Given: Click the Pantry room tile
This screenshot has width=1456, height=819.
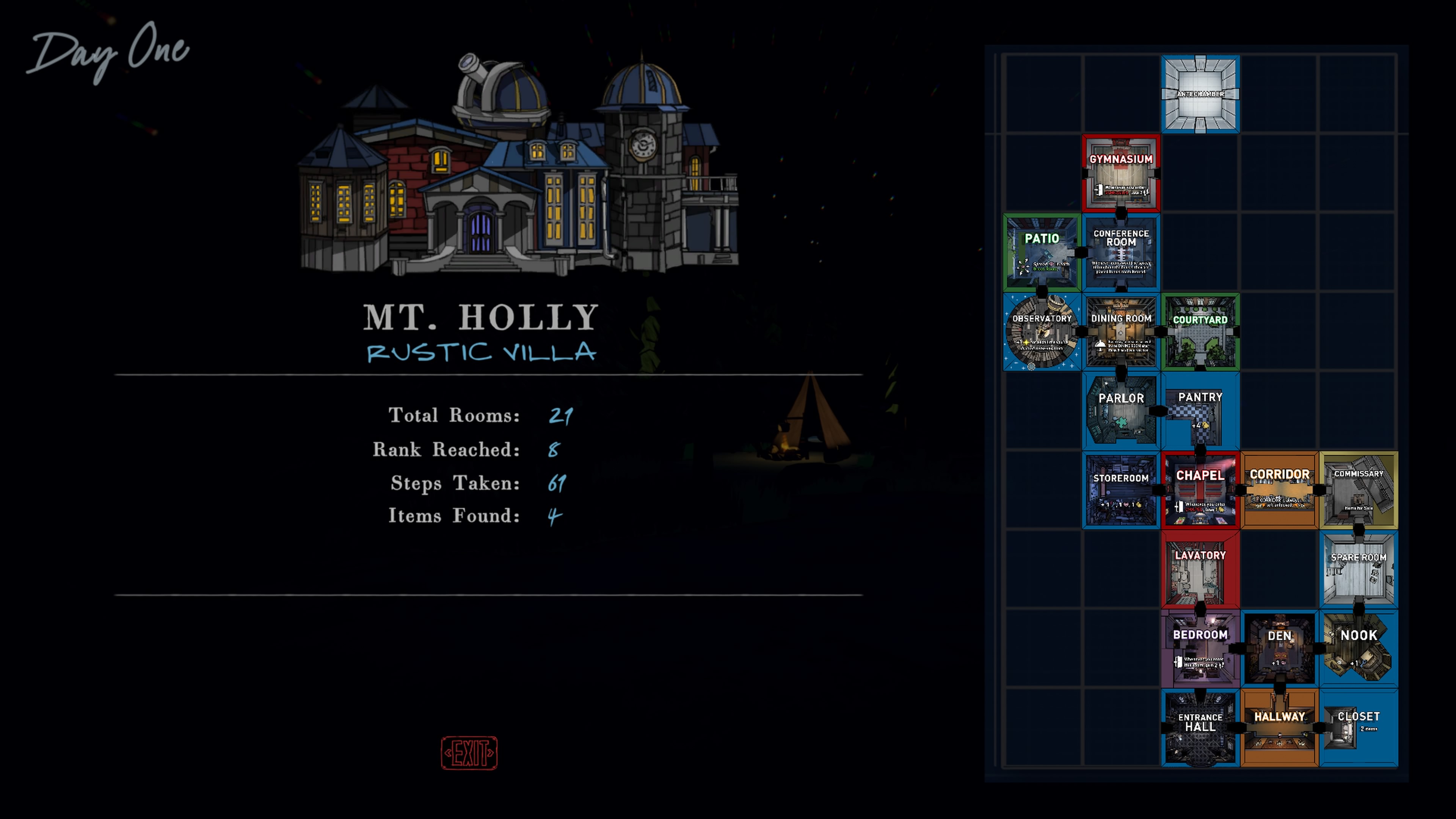Looking at the screenshot, I should point(1200,411).
